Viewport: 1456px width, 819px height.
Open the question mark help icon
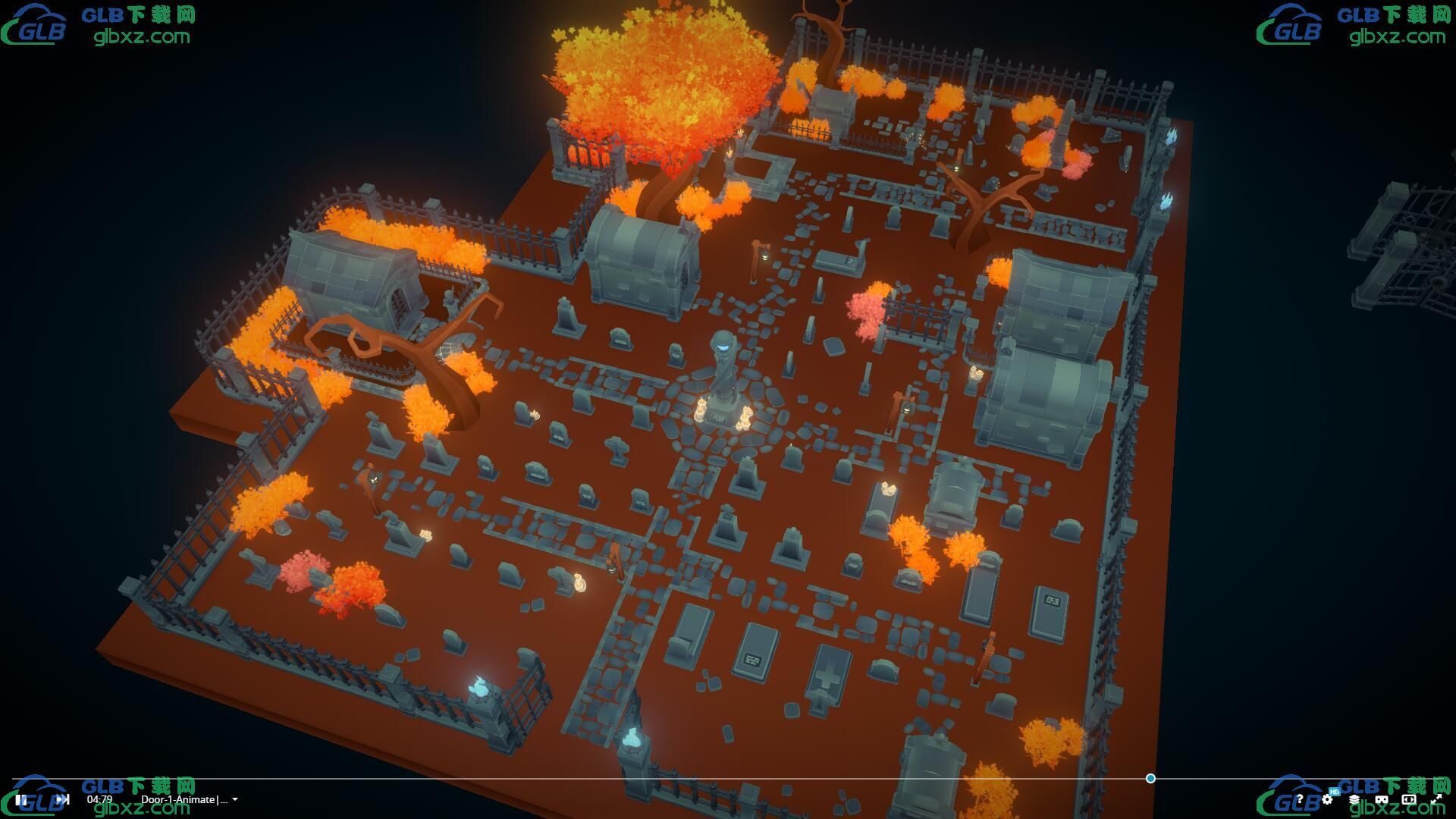(x=1300, y=799)
